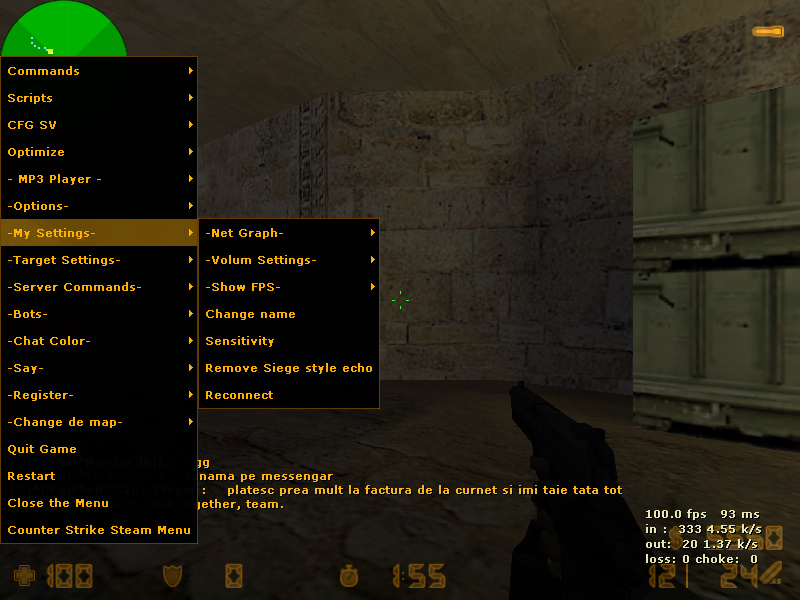
Task: Expand the Server Commands entry
Action: coord(99,287)
